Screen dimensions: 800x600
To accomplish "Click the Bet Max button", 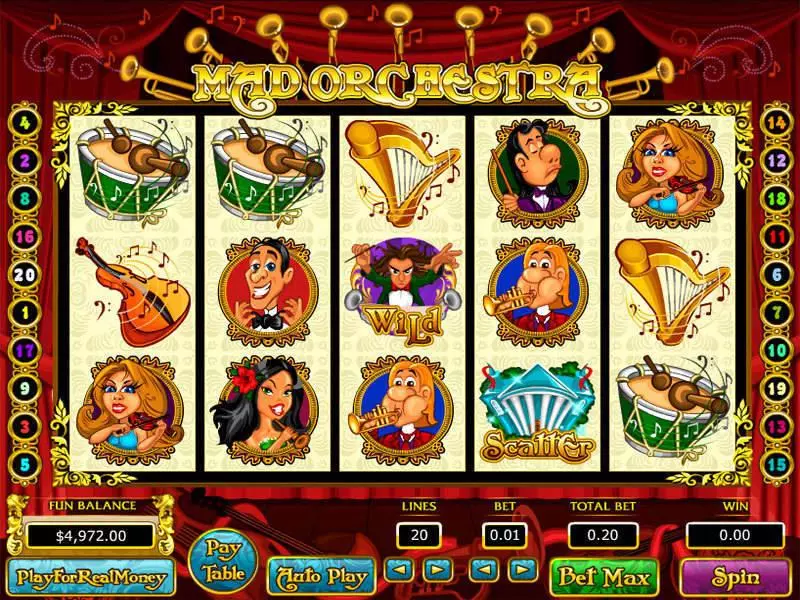I will (603, 576).
